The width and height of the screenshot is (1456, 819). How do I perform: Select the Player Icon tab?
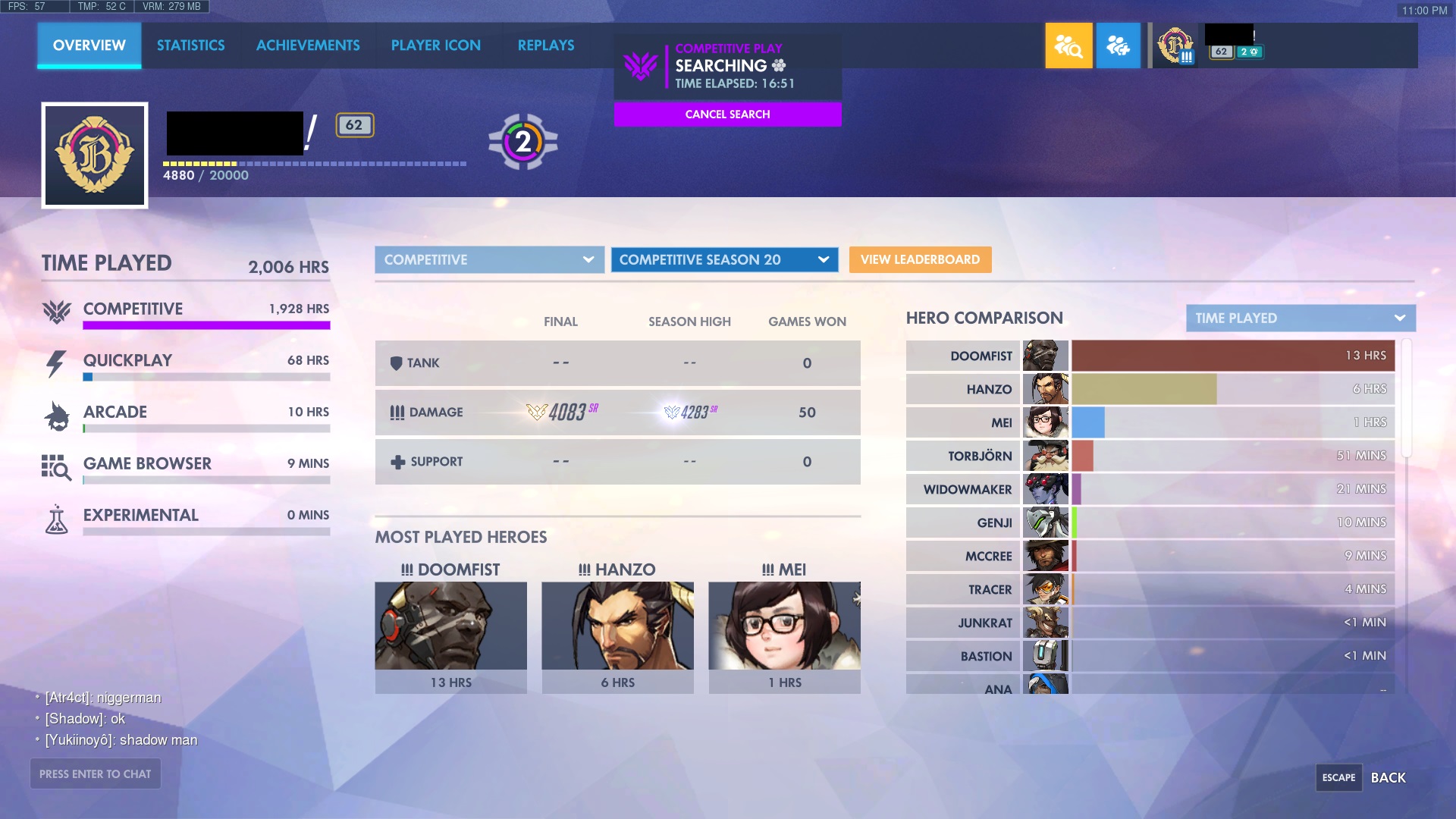tap(435, 45)
